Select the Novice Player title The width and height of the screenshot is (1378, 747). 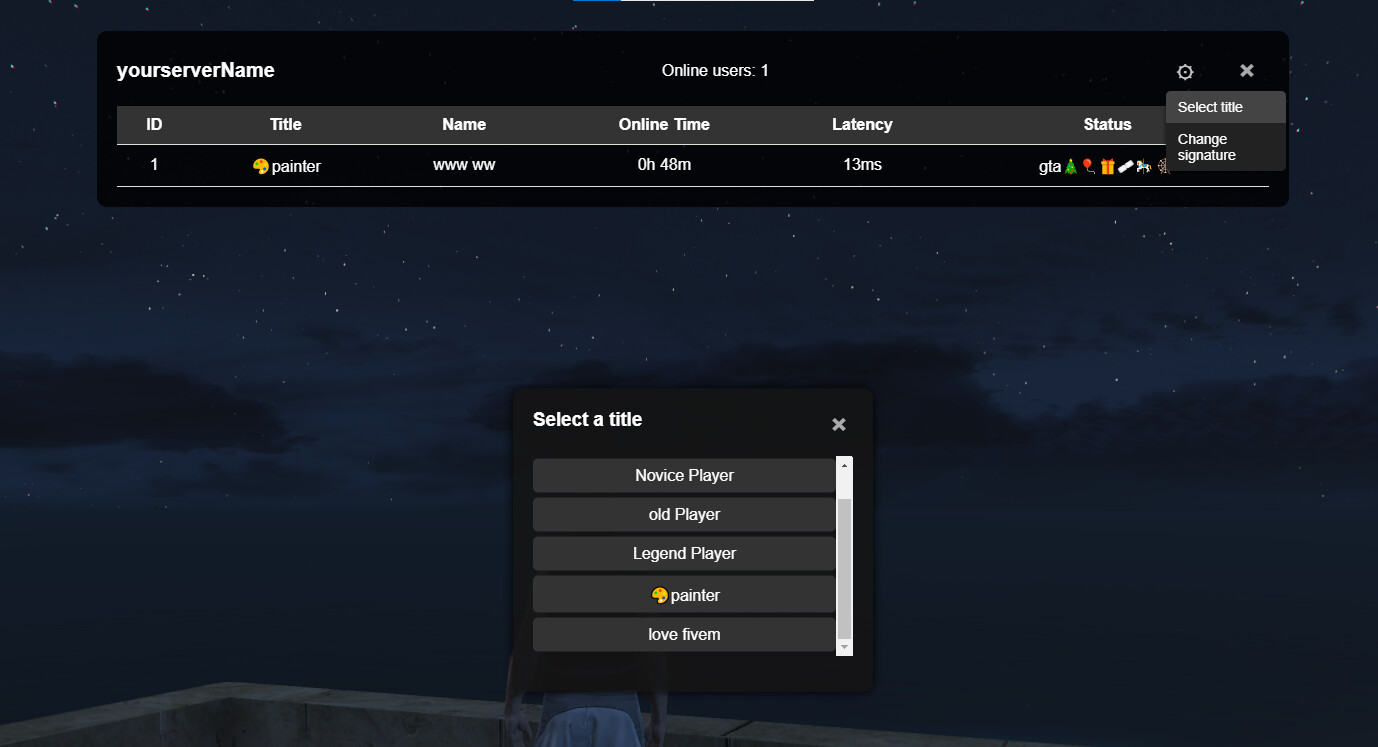[x=684, y=475]
